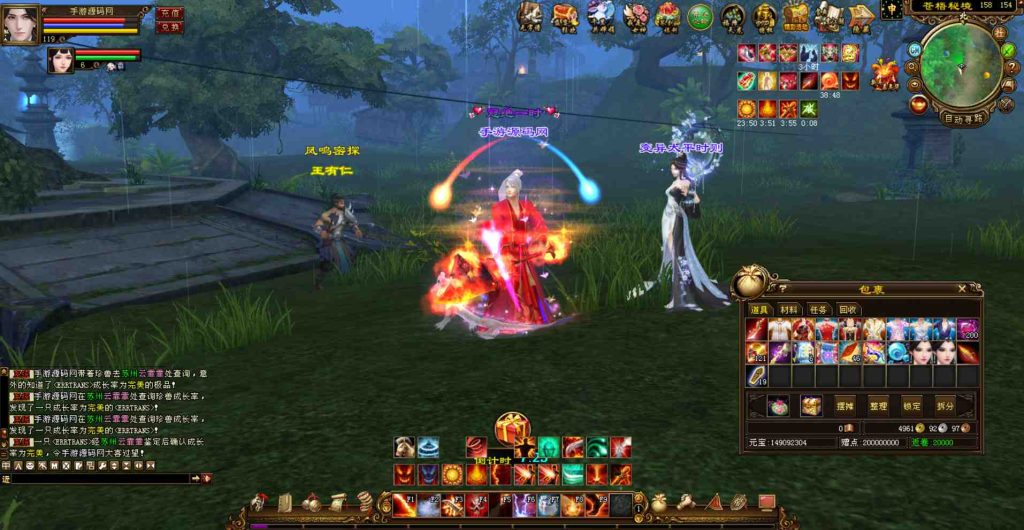Start 自动寻路 auto-pathfinding below the minimap
Screen dimensions: 1024x530
pos(963,117)
